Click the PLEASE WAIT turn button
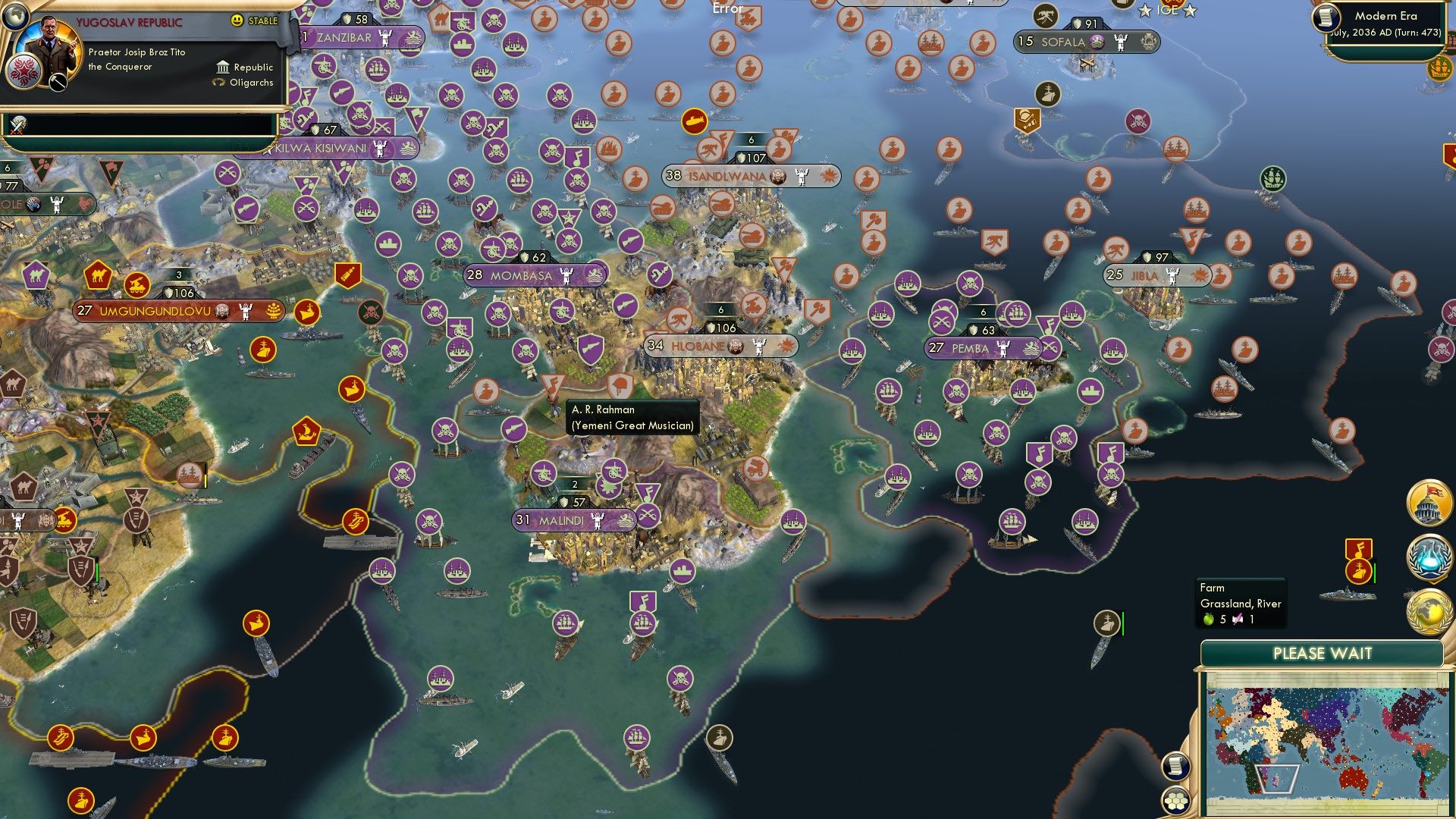1456x819 pixels. point(1322,654)
